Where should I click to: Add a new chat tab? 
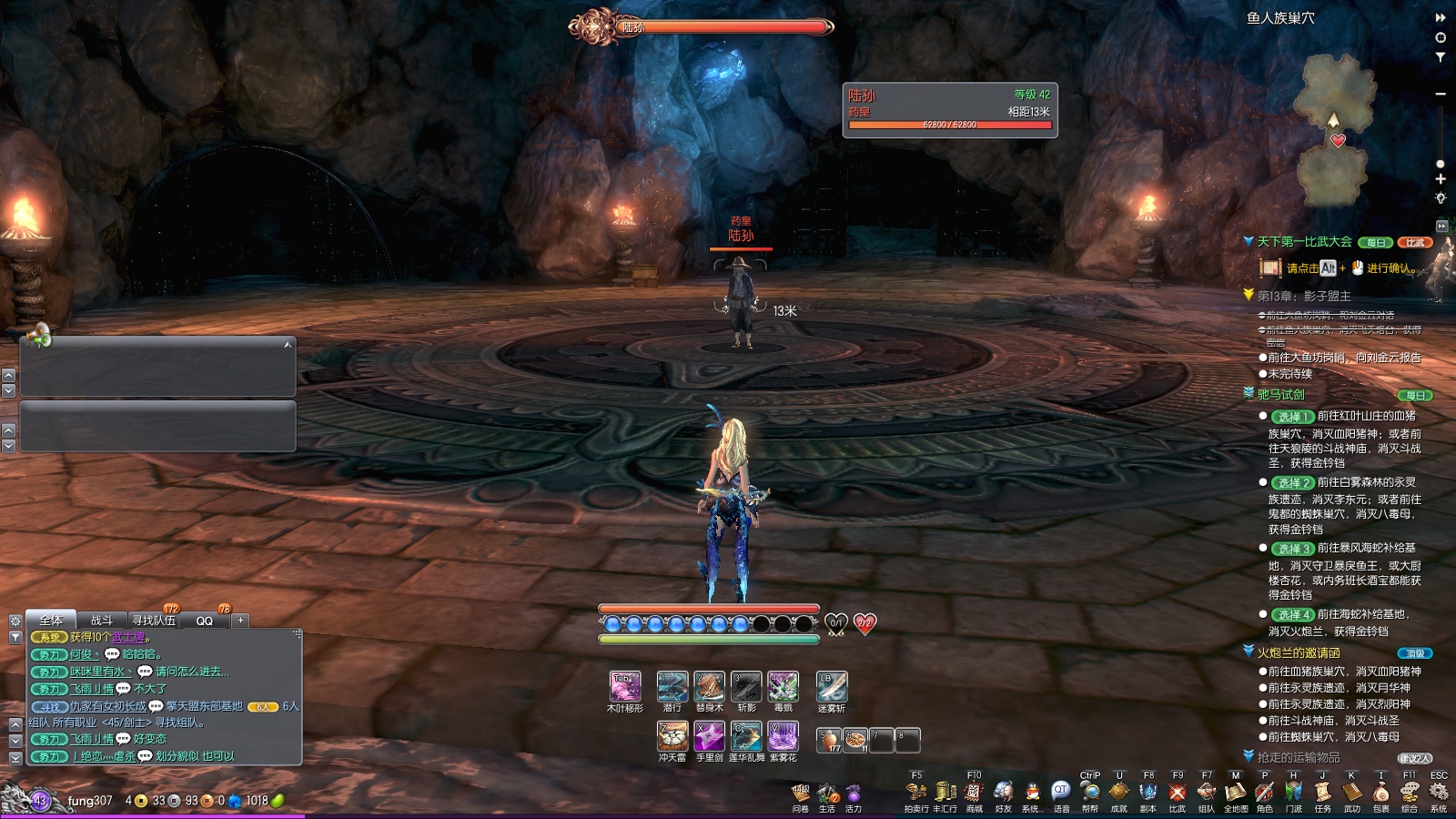point(240,621)
